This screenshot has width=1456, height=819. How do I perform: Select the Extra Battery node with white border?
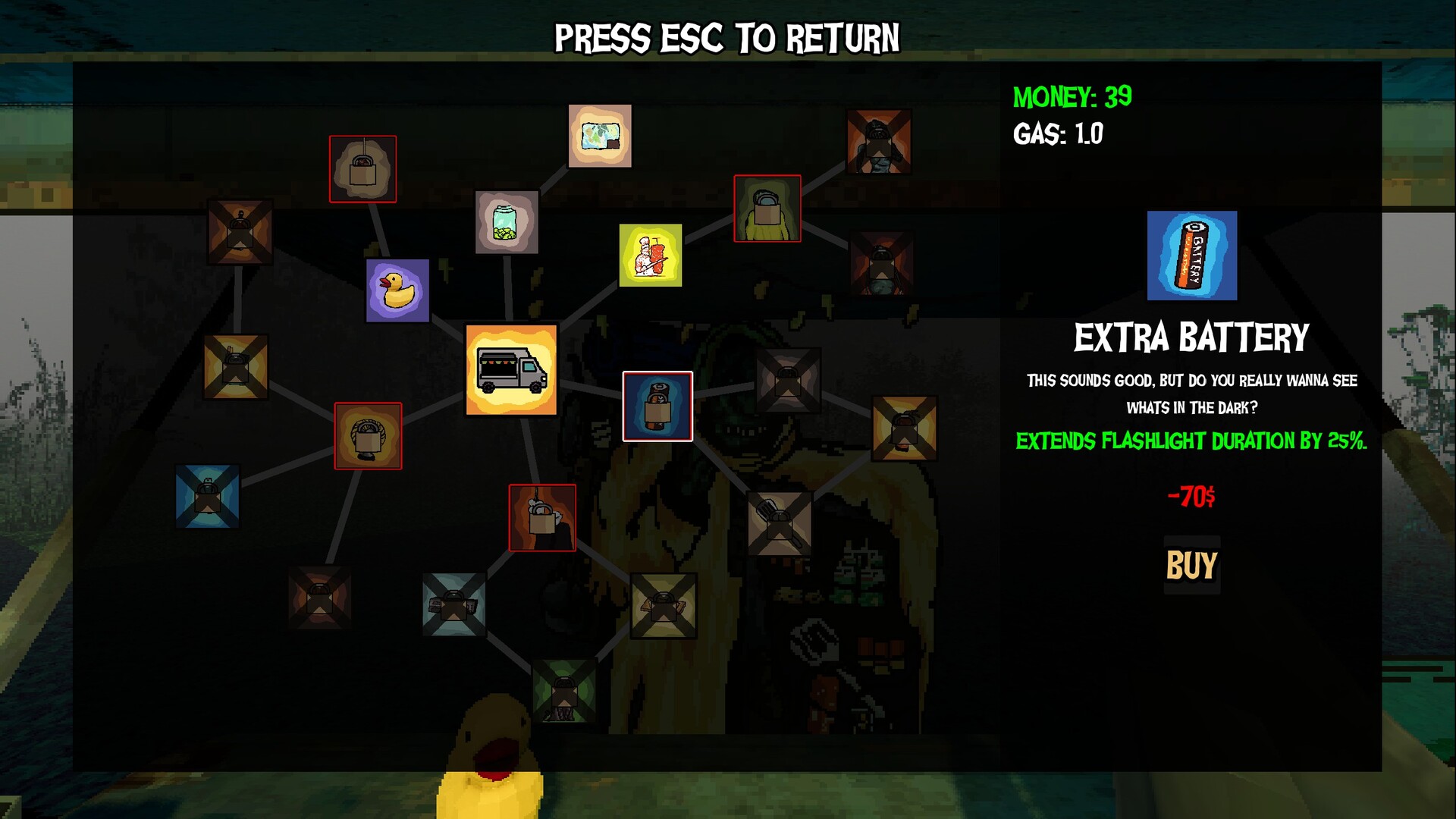657,406
